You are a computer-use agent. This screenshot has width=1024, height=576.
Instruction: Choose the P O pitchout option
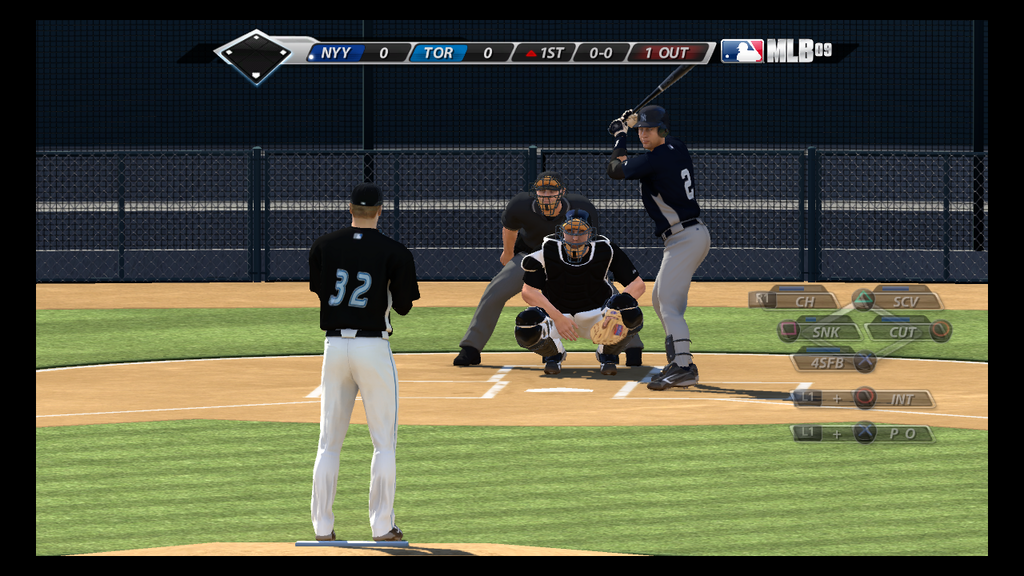pos(898,433)
